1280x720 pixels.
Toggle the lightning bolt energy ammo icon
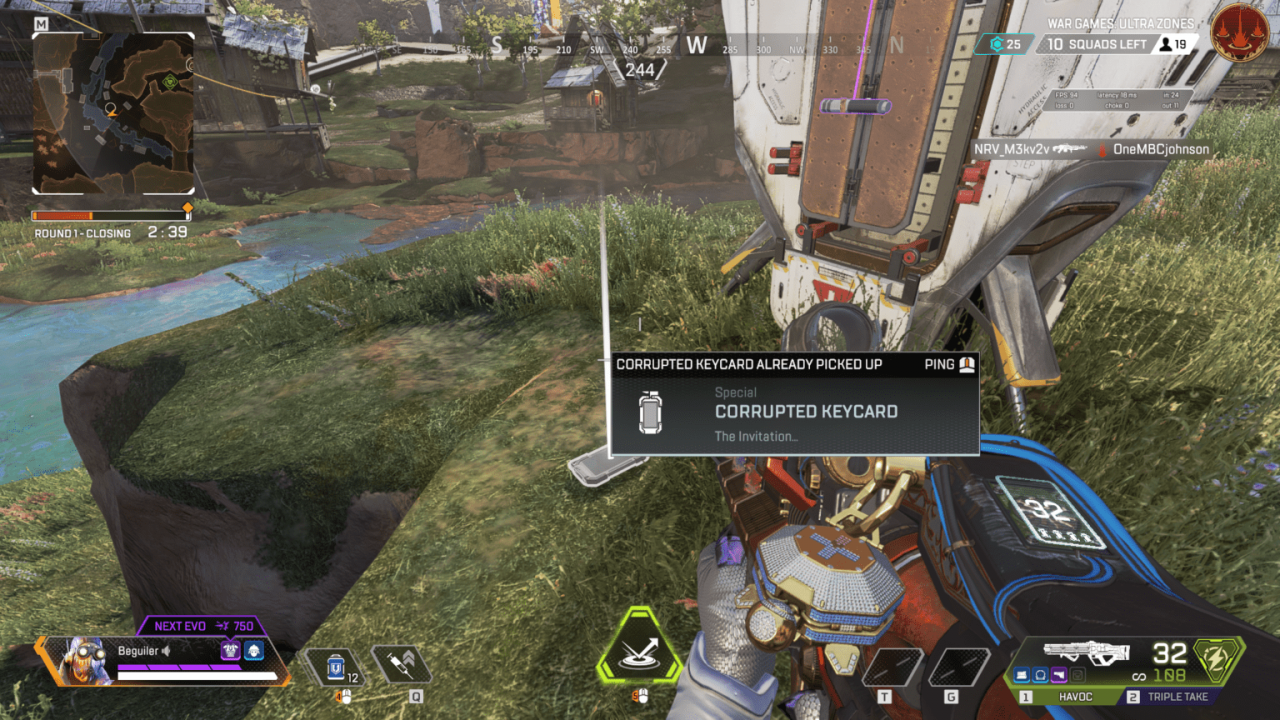1221,659
